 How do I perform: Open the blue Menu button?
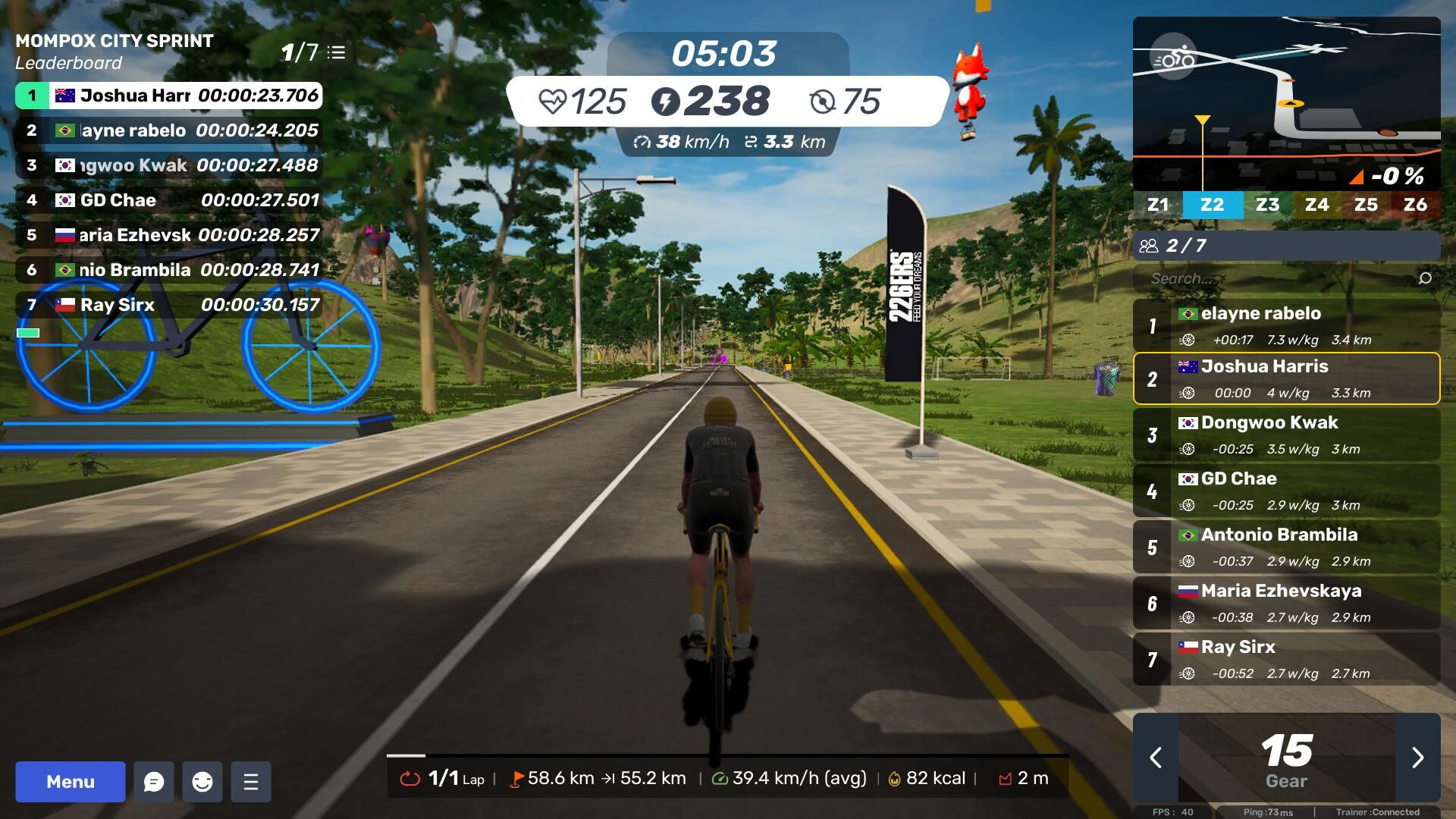[71, 781]
